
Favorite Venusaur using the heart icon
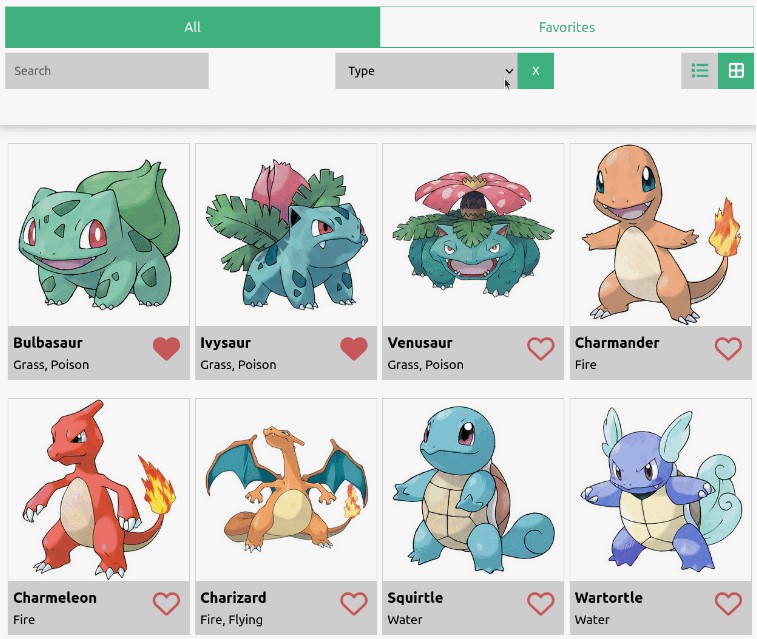pyautogui.click(x=541, y=348)
